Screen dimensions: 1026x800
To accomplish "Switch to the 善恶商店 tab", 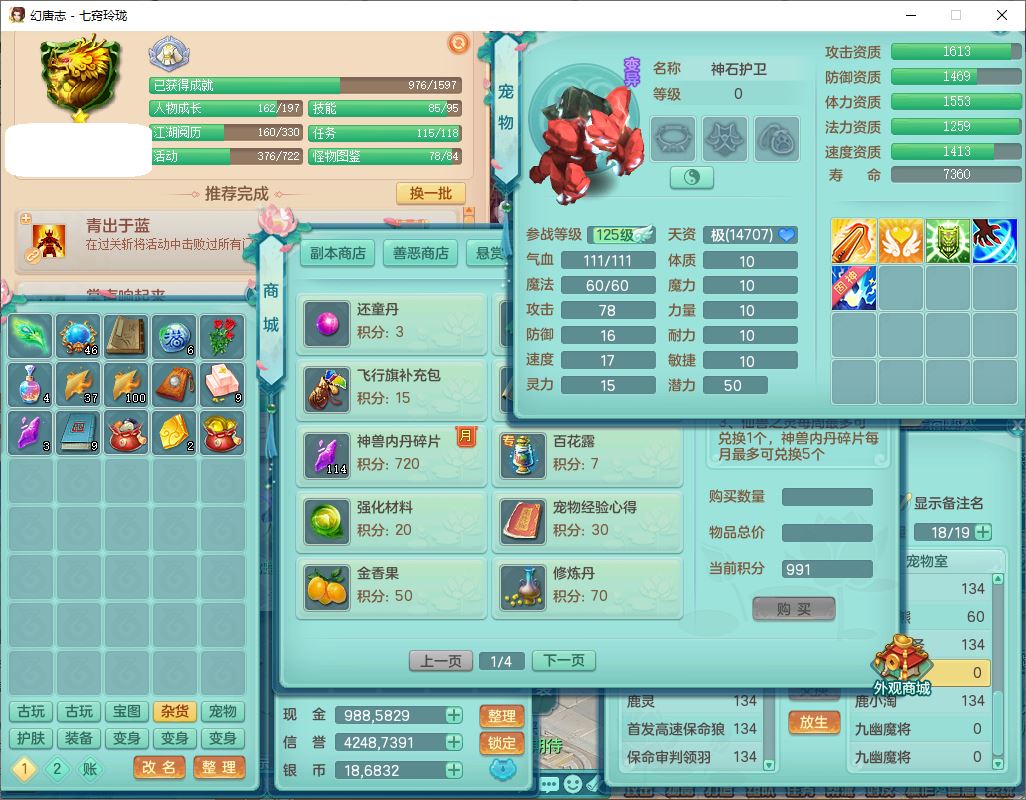I will click(419, 253).
